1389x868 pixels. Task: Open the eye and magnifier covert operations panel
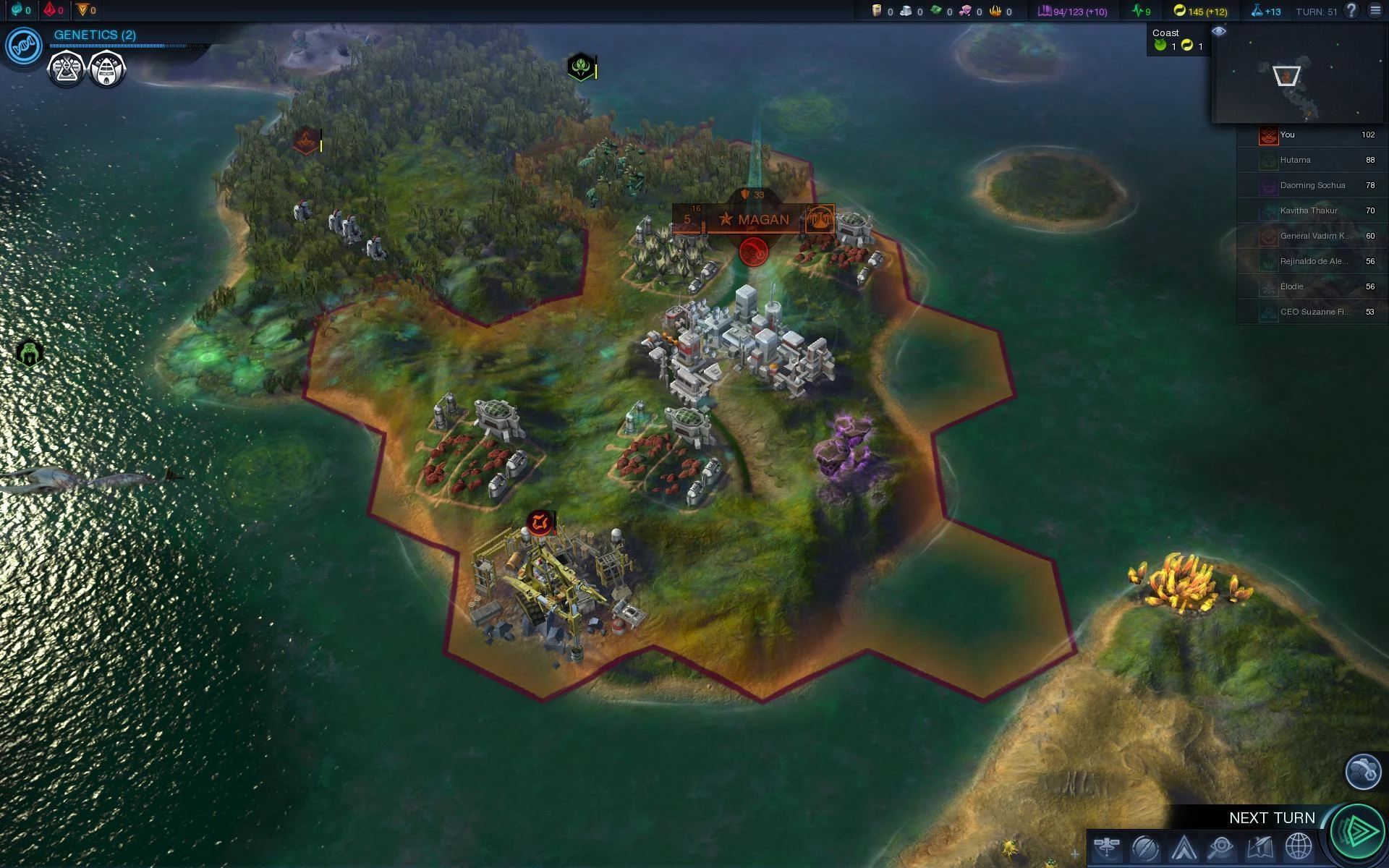point(1221,847)
